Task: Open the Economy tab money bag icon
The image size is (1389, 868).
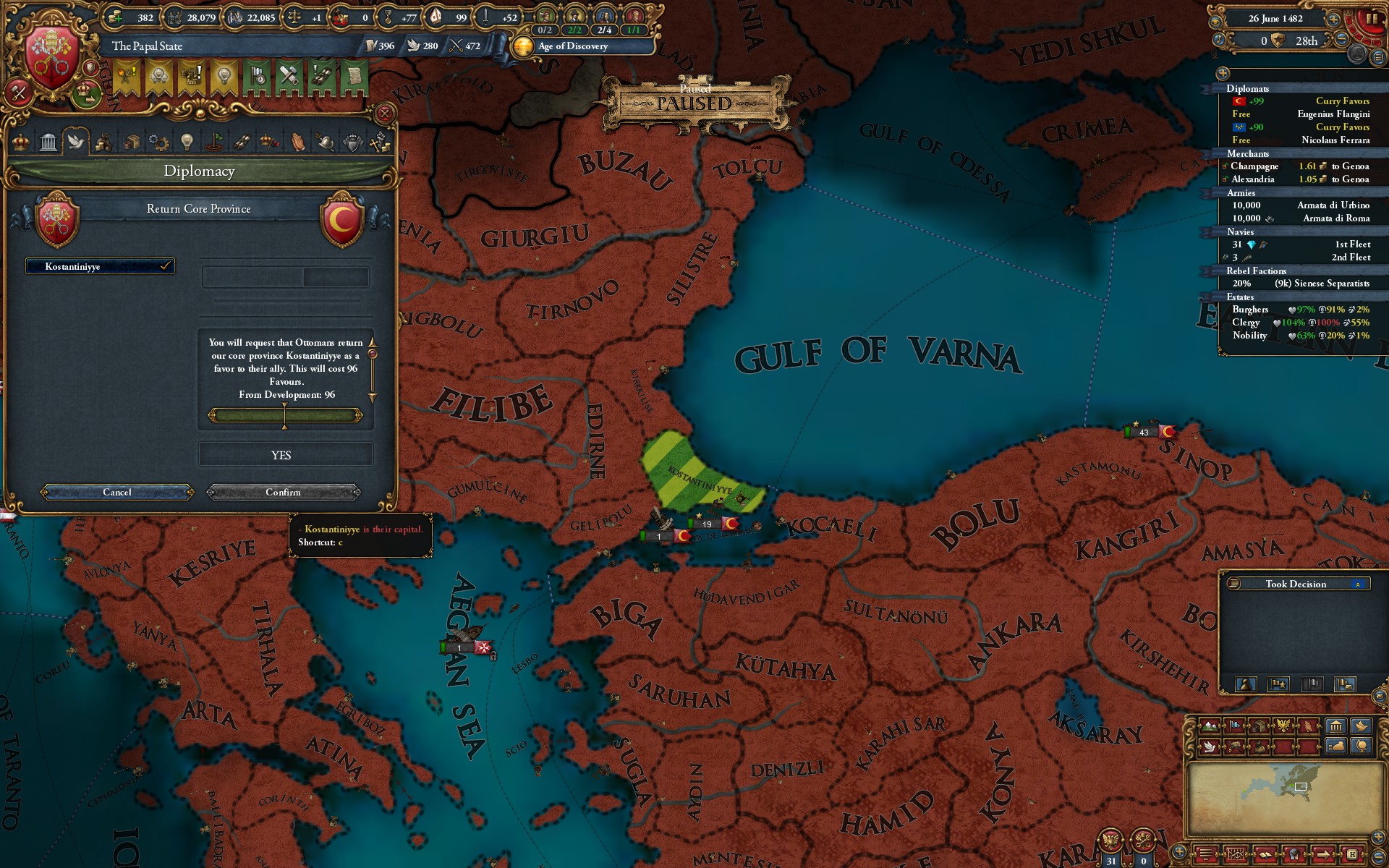Action: [105, 142]
